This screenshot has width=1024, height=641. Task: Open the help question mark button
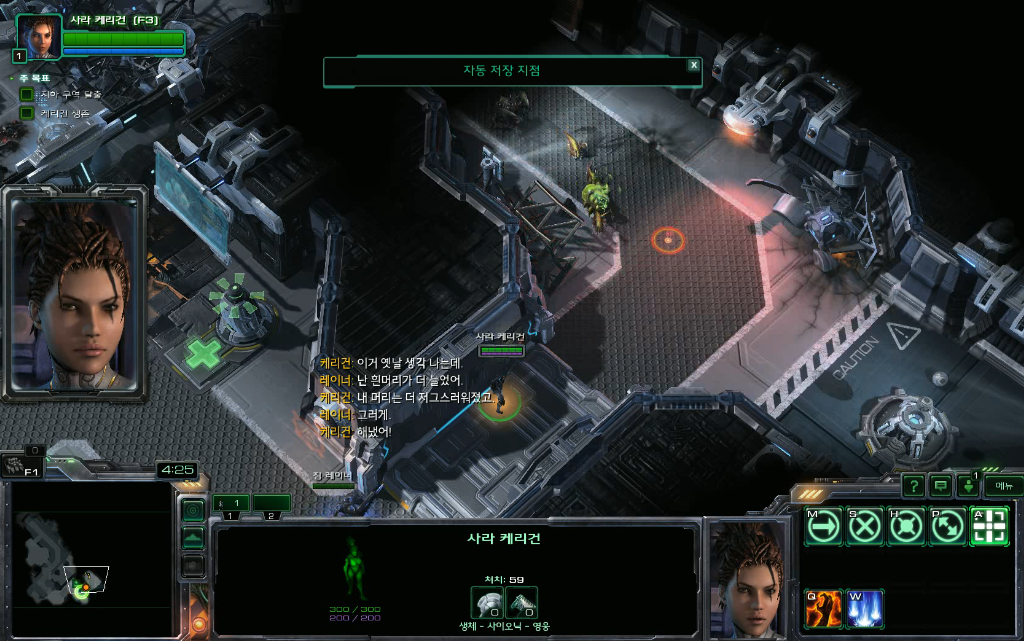tap(913, 486)
